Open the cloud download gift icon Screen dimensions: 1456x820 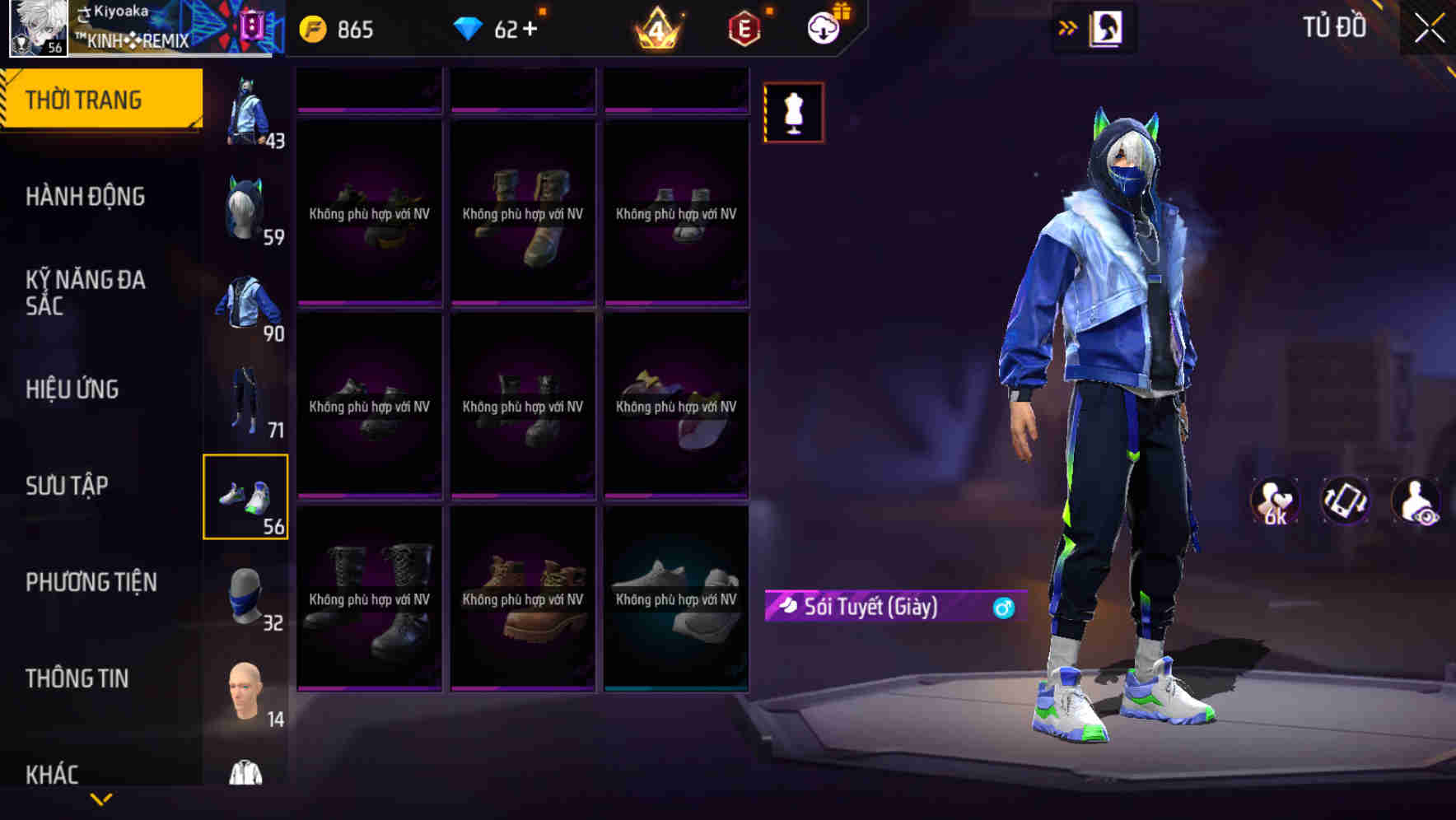click(x=825, y=27)
